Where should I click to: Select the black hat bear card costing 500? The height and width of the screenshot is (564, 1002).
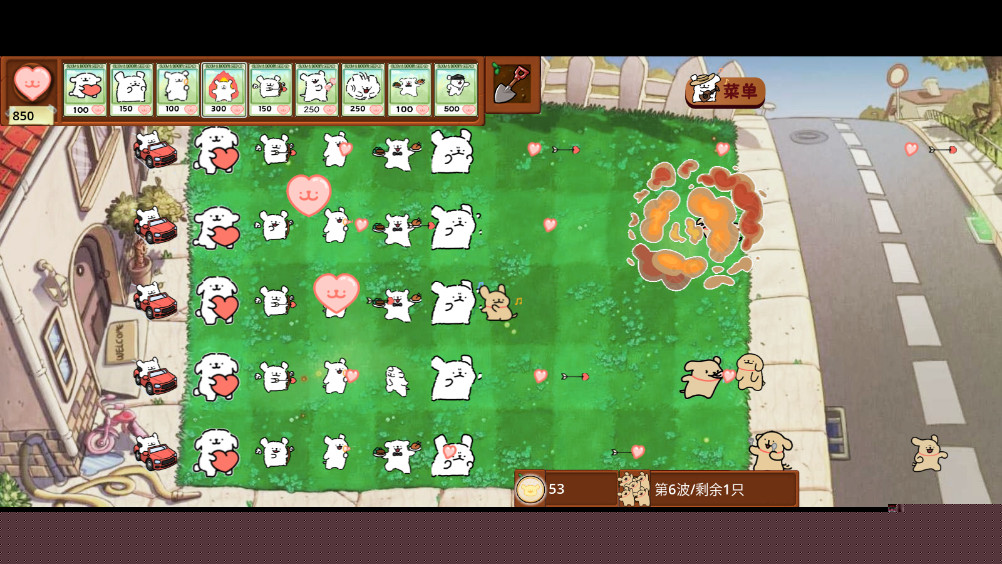[x=455, y=90]
